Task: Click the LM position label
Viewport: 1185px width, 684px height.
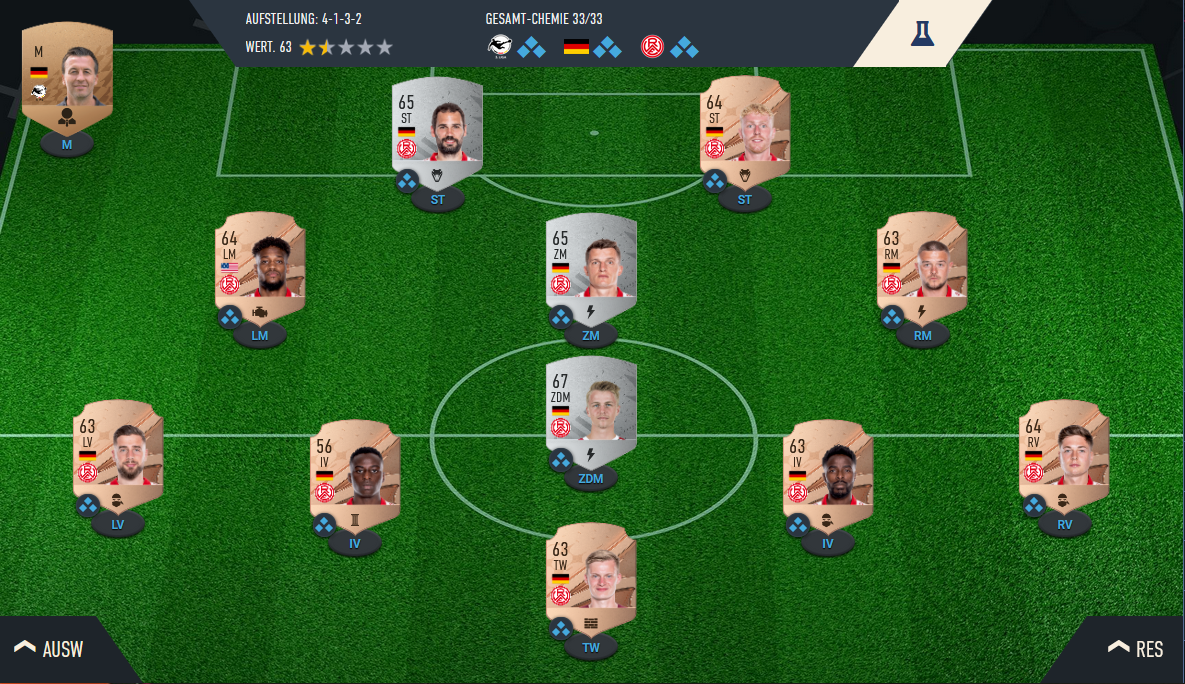Action: coord(260,336)
